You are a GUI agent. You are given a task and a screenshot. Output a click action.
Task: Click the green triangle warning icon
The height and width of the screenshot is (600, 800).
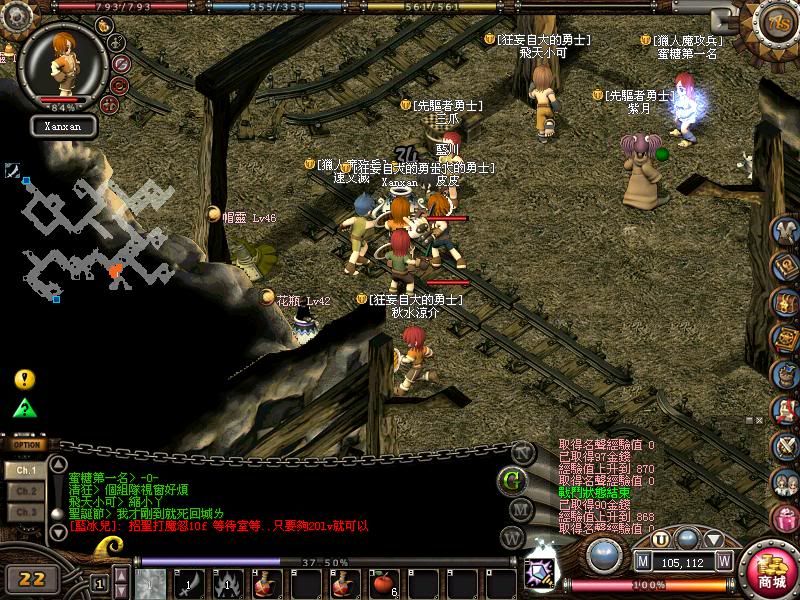(25, 408)
